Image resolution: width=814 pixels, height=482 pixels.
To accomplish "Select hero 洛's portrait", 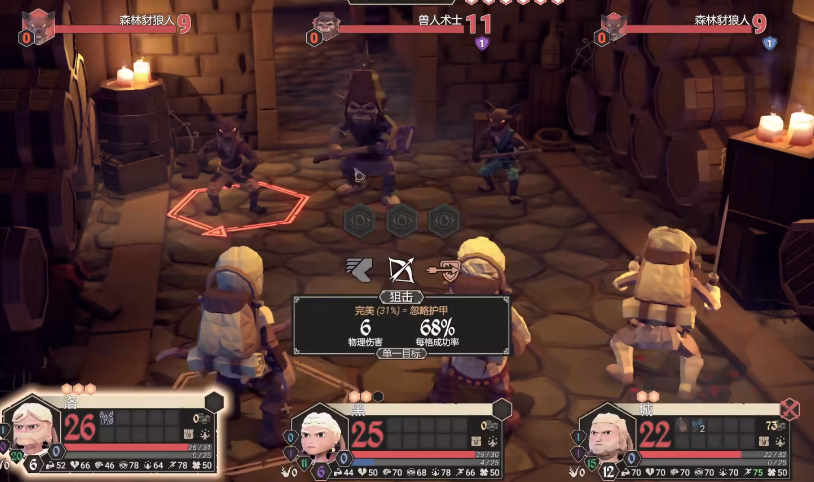I will click(x=31, y=429).
